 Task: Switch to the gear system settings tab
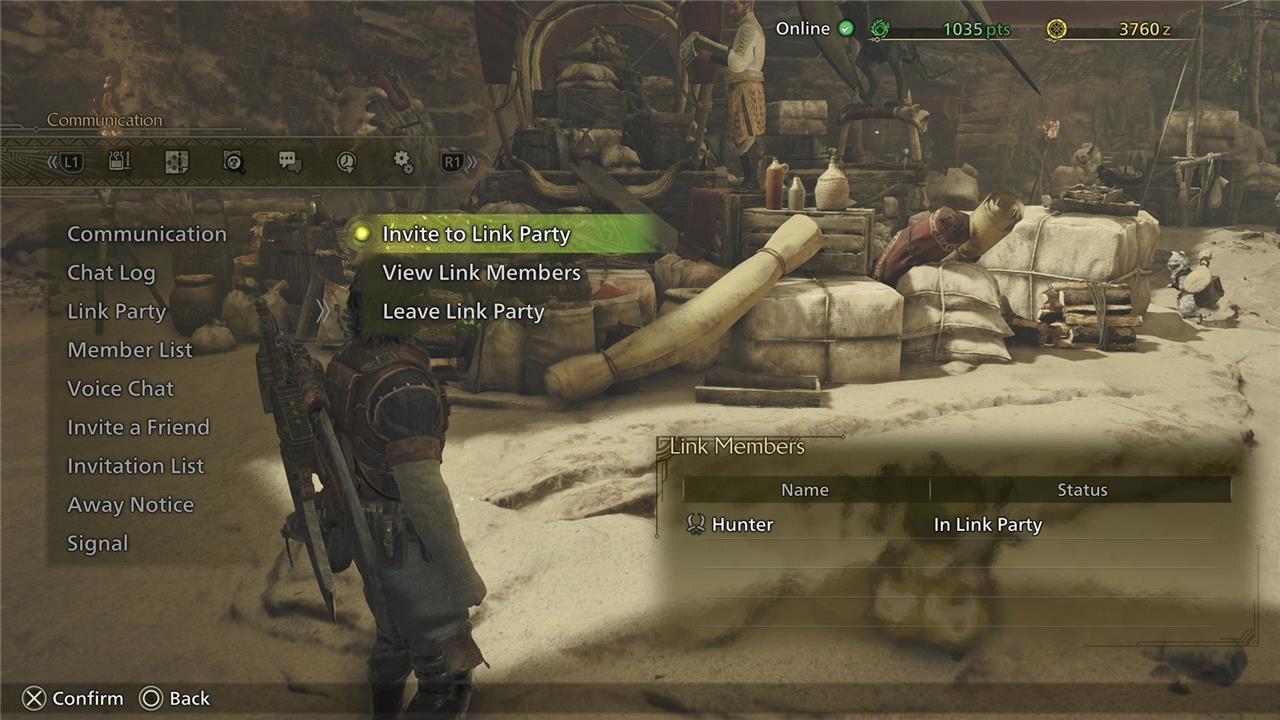point(403,162)
